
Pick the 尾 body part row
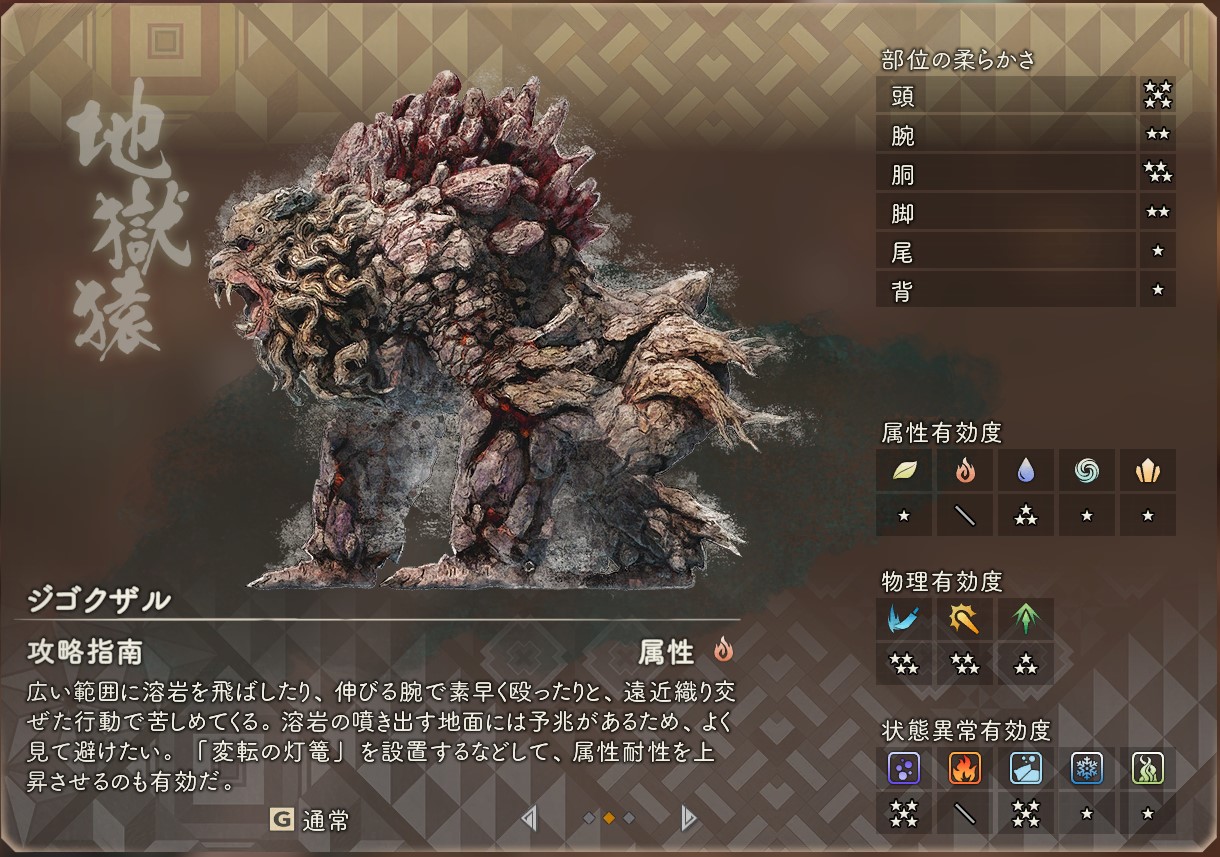(1006, 252)
